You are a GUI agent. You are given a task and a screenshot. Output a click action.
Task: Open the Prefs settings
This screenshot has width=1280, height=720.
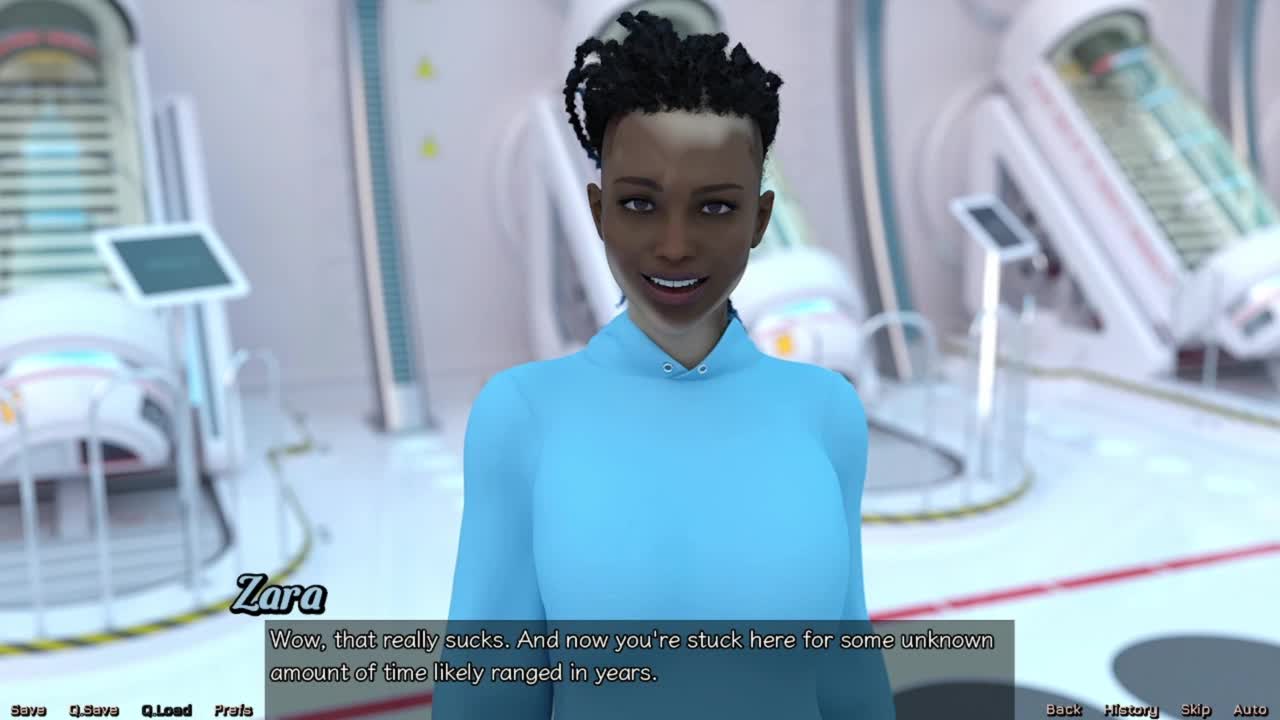233,710
